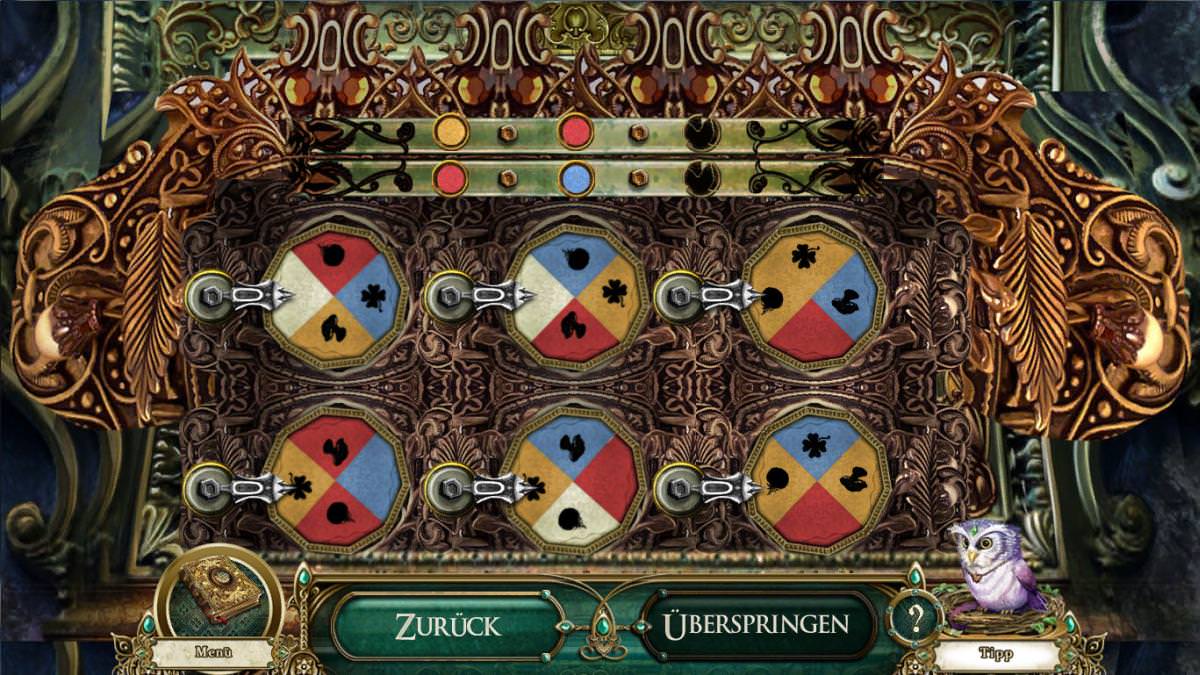Rotate the dial with red top and white side
Image resolution: width=1200 pixels, height=675 pixels.
pos(335,296)
